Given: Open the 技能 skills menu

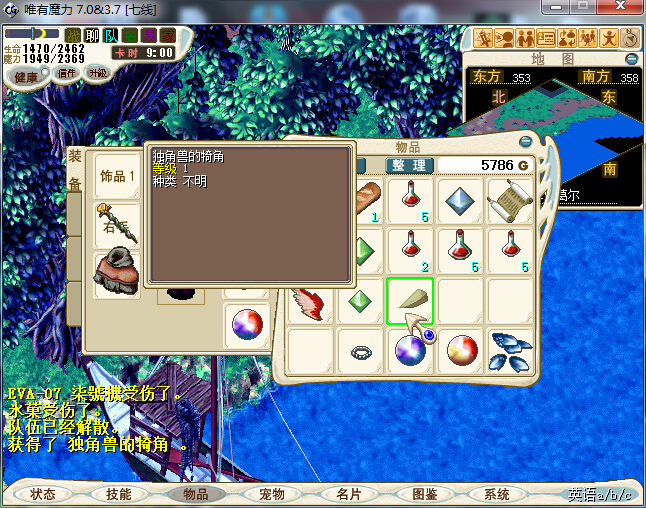Looking at the screenshot, I should 119,494.
